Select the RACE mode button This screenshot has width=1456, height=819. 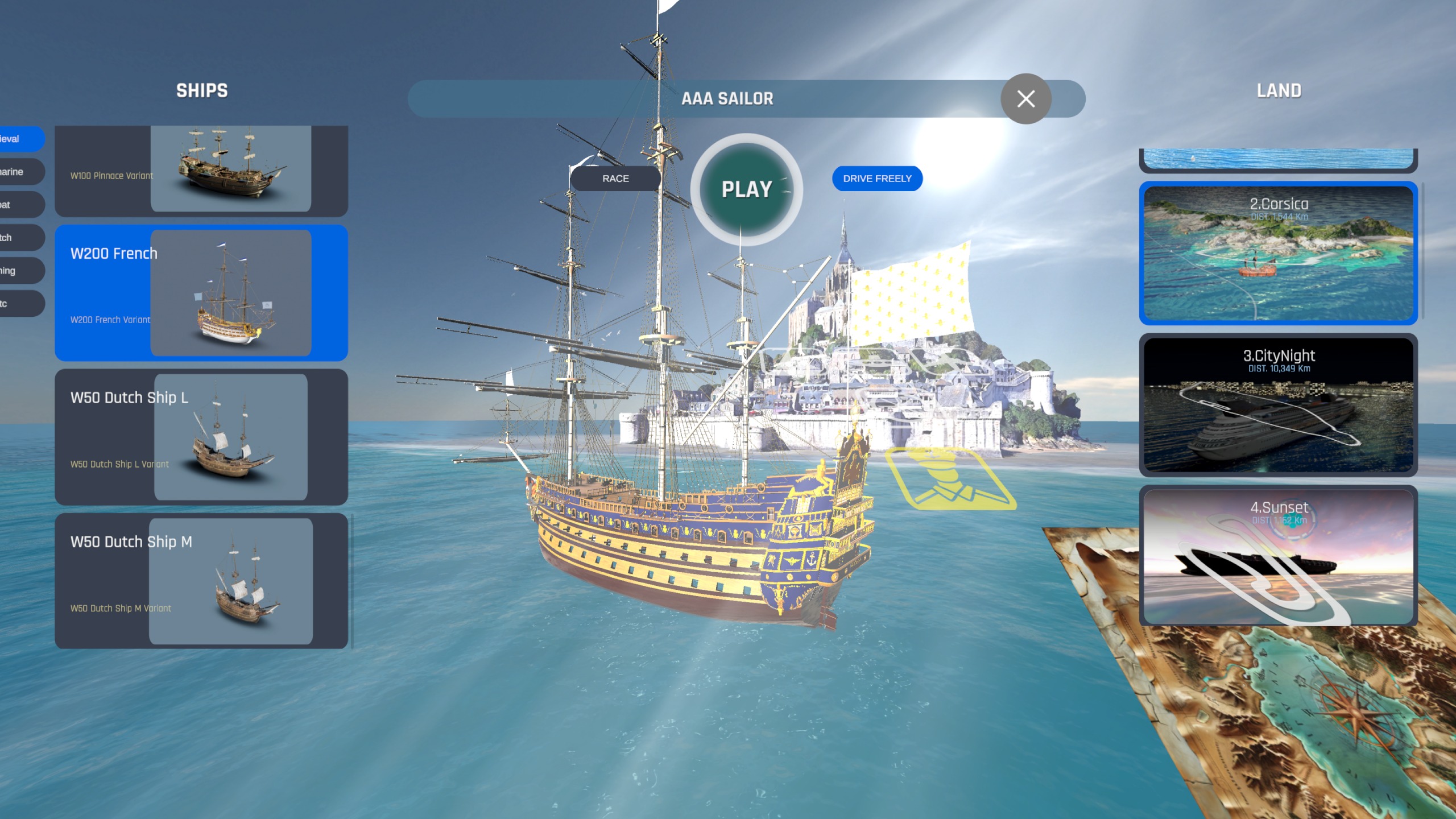615,179
